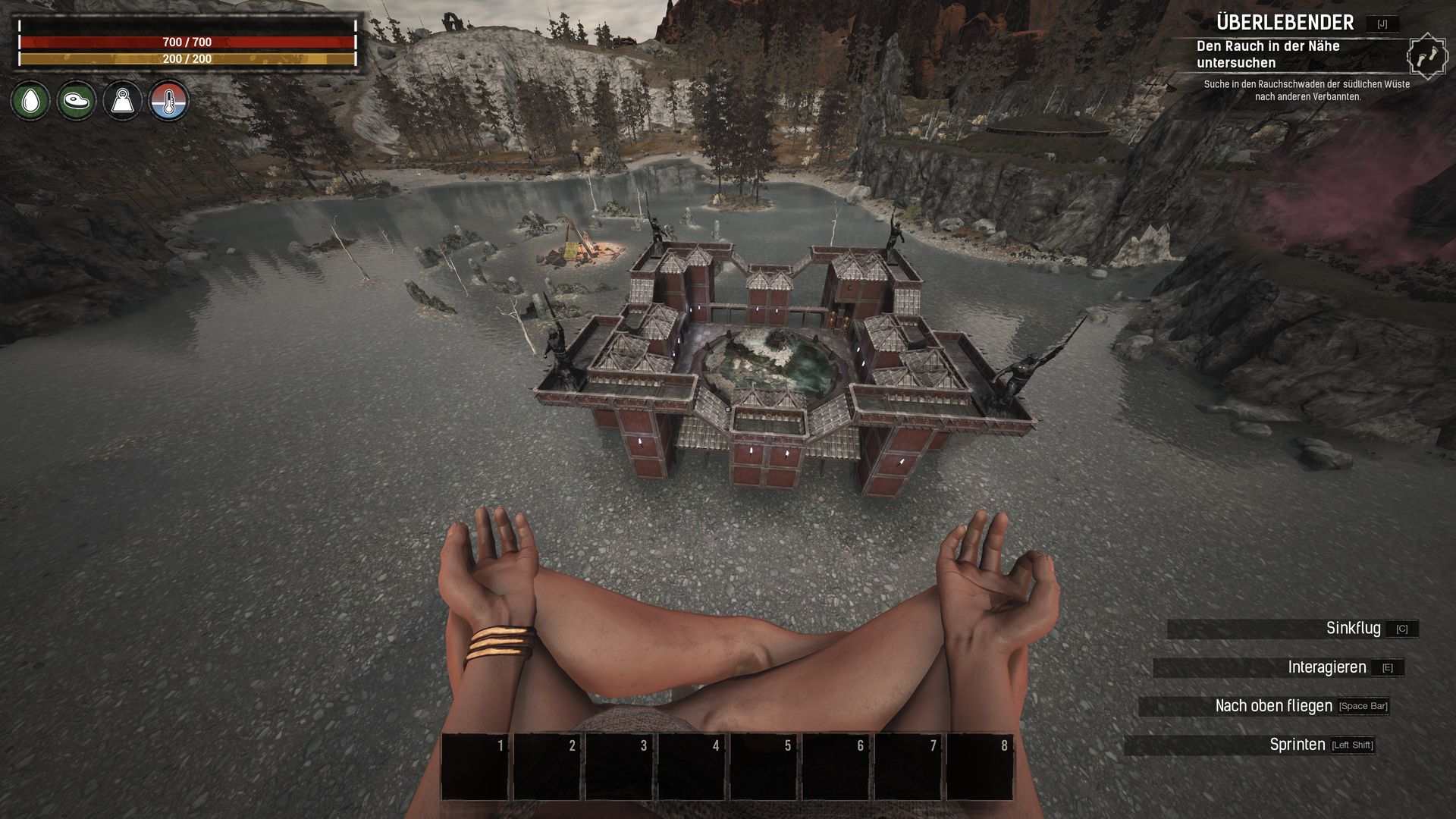The width and height of the screenshot is (1456, 819).
Task: Check the thermometer temperature icon
Action: 168,101
